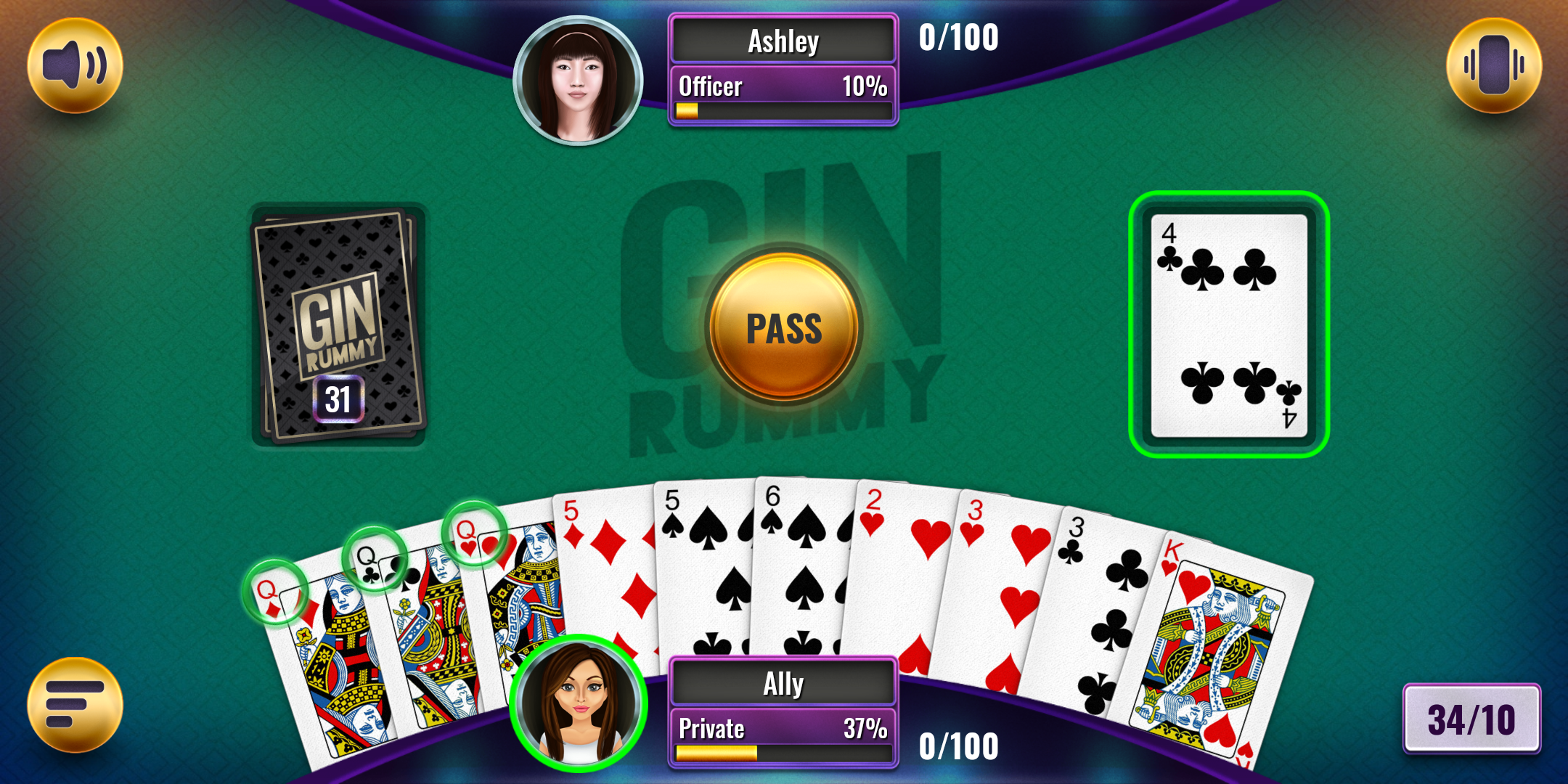Click Ally's Private progress bar

(782, 738)
